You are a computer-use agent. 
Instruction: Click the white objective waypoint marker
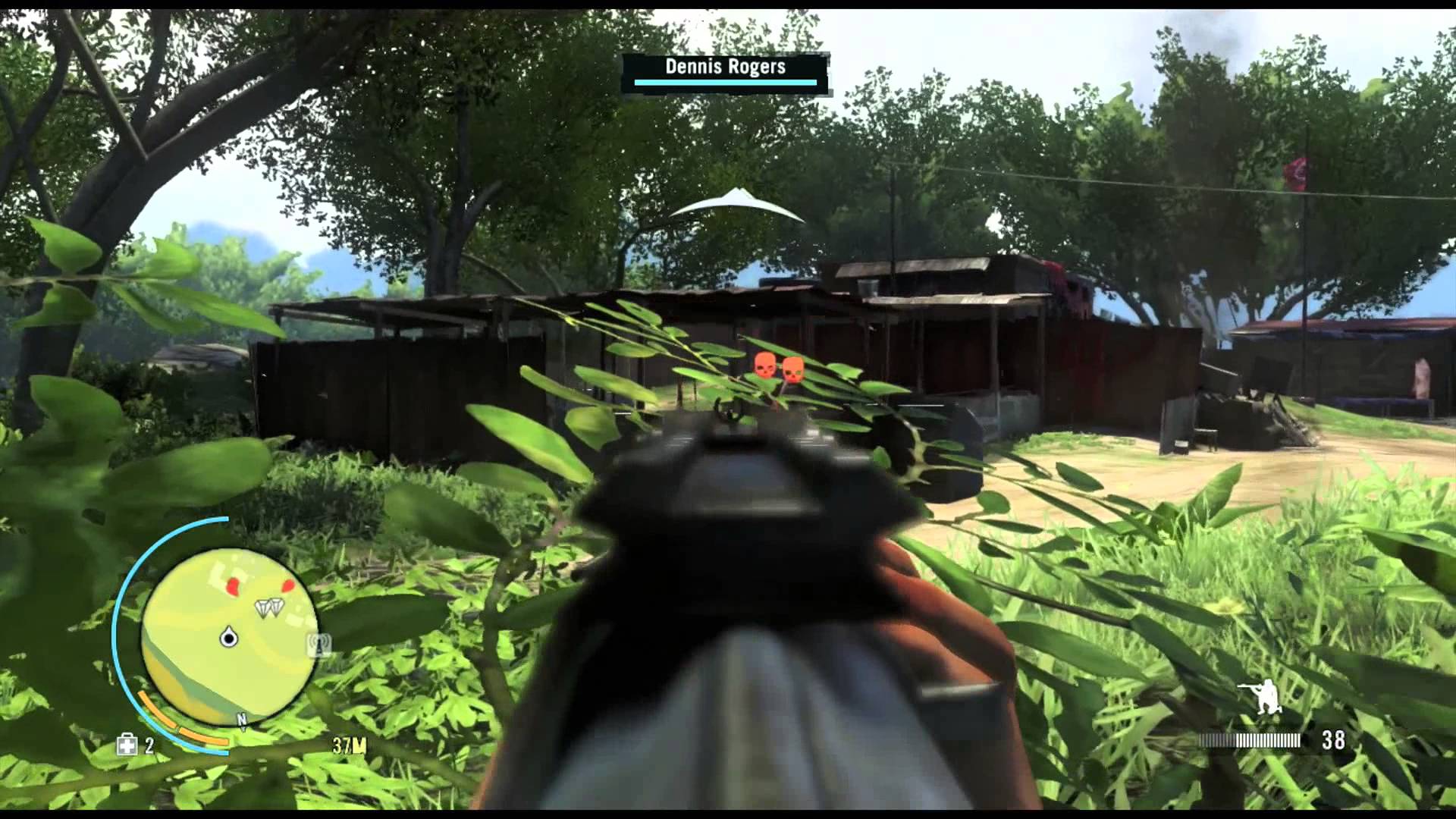(736, 205)
